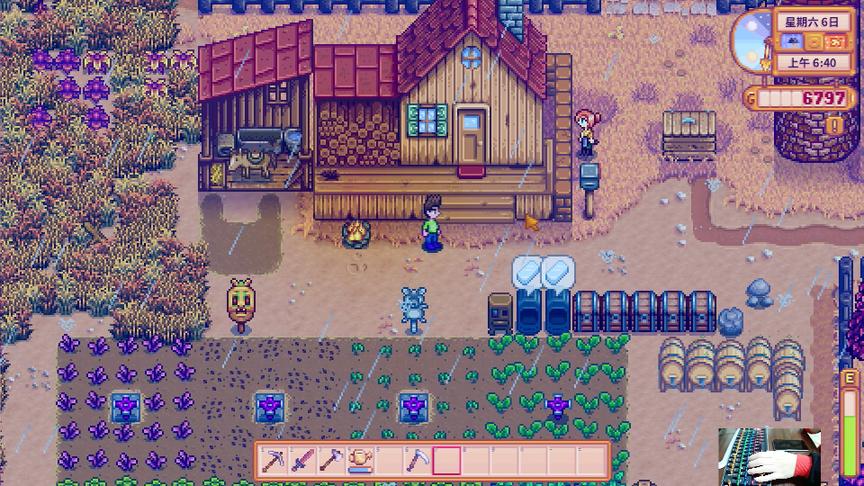Select the pickaxe in the hotbar
This screenshot has height=486, width=864.
(273, 460)
